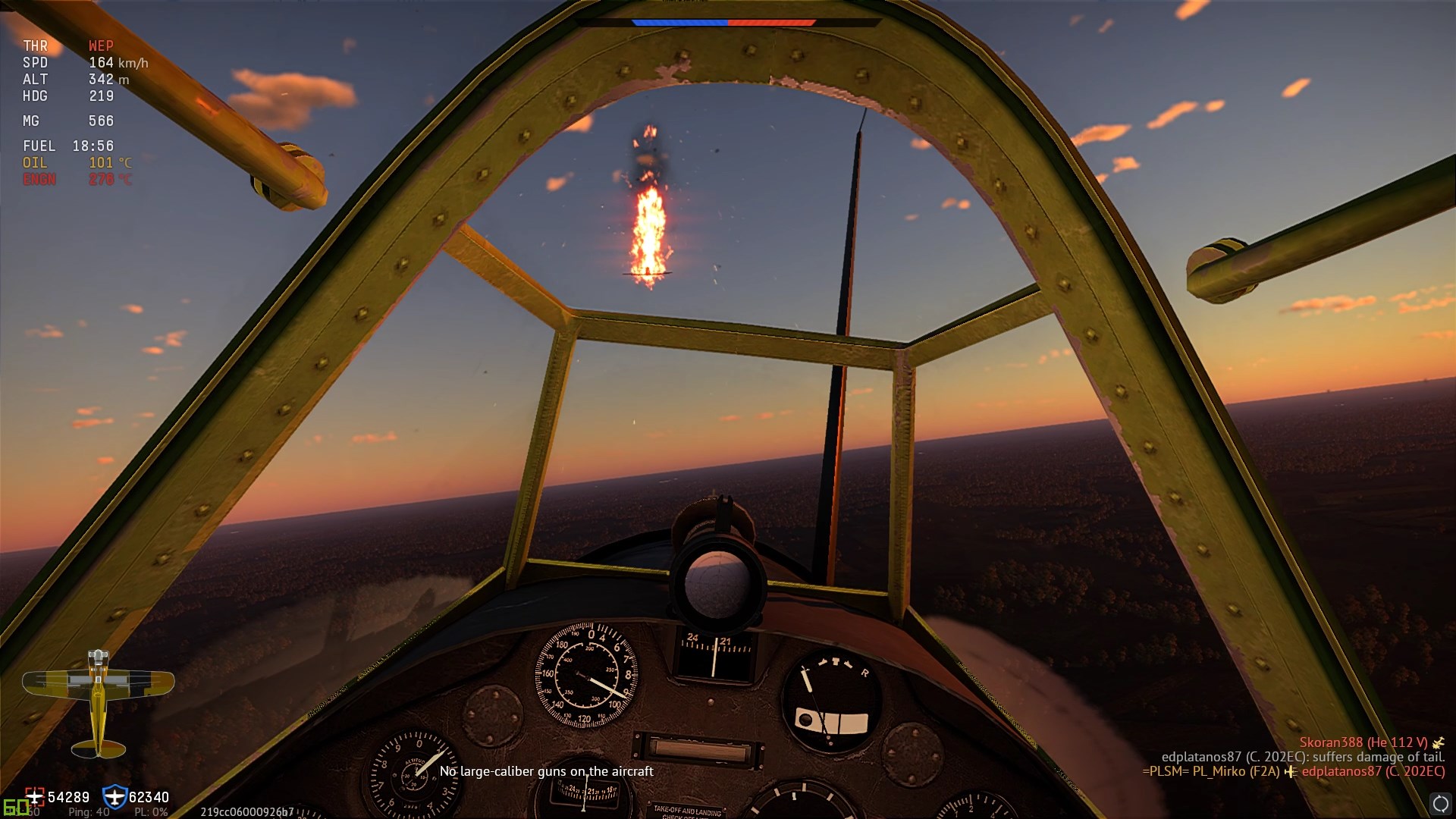
Task: Select the yellow aircraft damage indicator
Action: 98,701
